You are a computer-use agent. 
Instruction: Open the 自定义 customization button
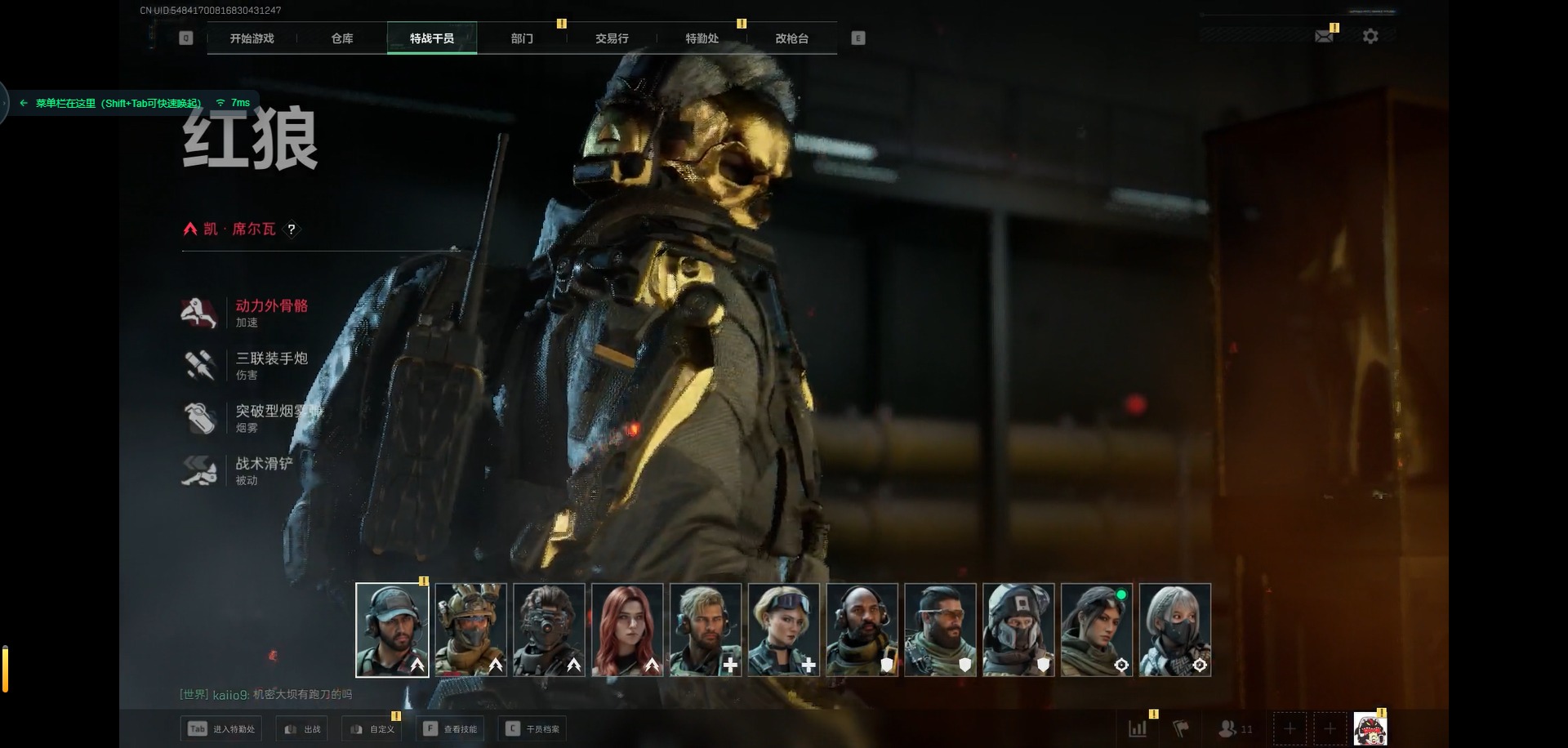(x=372, y=729)
